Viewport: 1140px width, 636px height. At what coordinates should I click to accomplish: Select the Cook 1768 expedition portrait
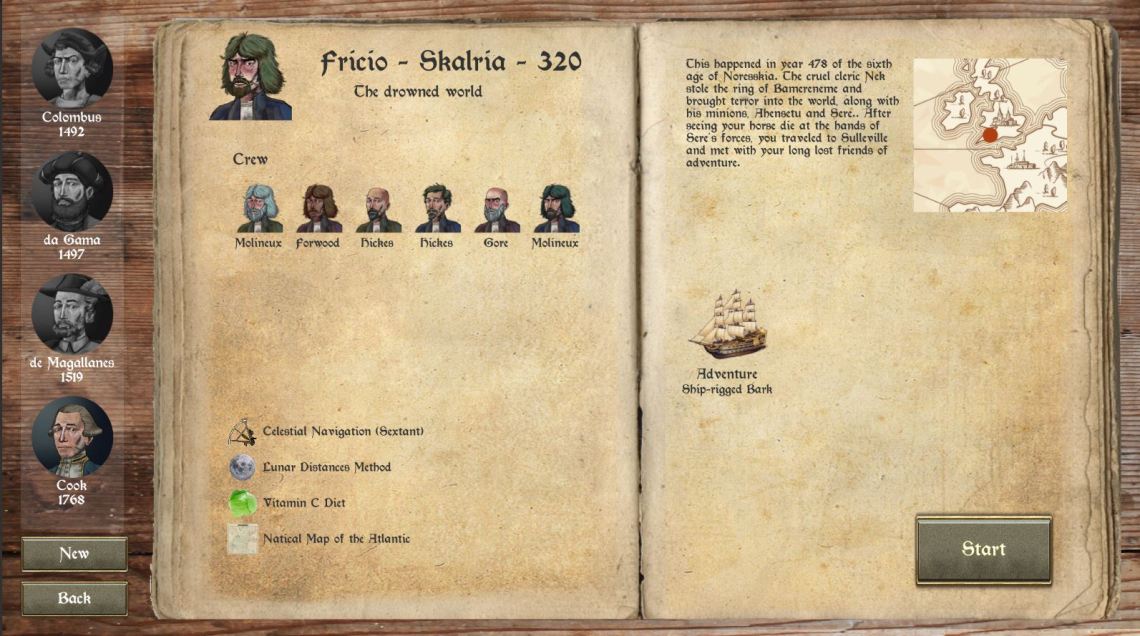[72, 437]
